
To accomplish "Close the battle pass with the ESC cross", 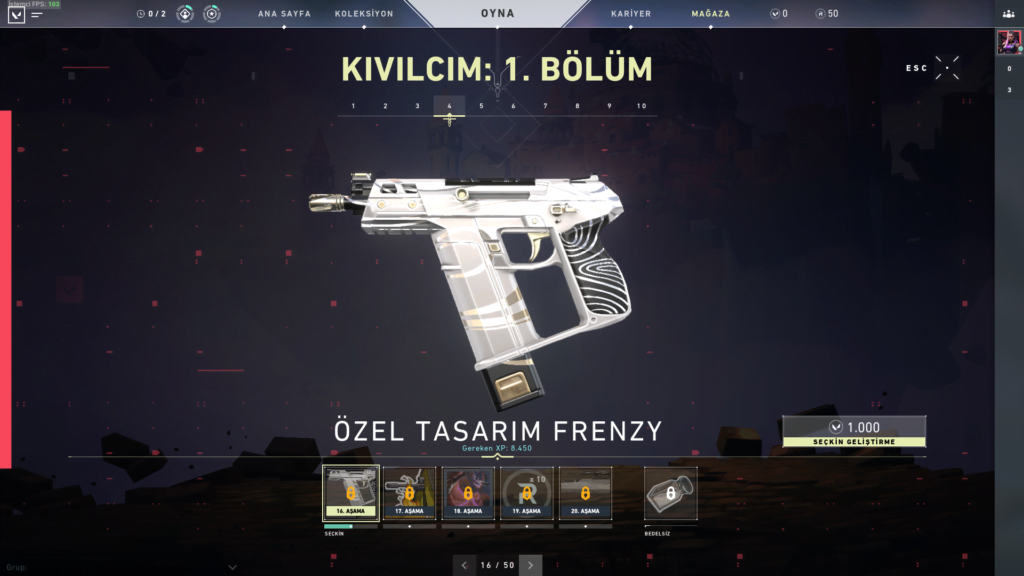I will (948, 68).
